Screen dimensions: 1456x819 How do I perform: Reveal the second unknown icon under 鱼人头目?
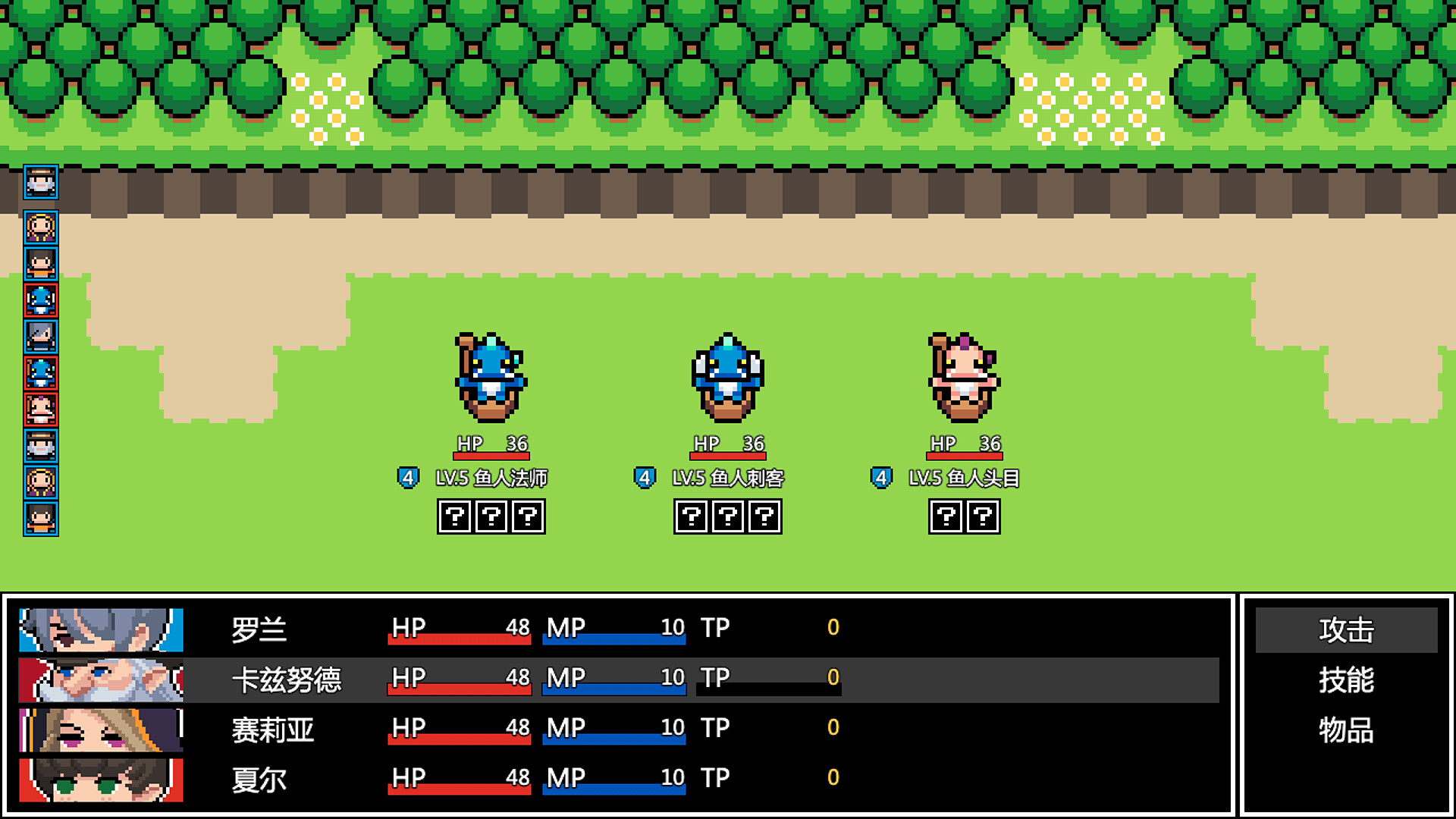983,516
